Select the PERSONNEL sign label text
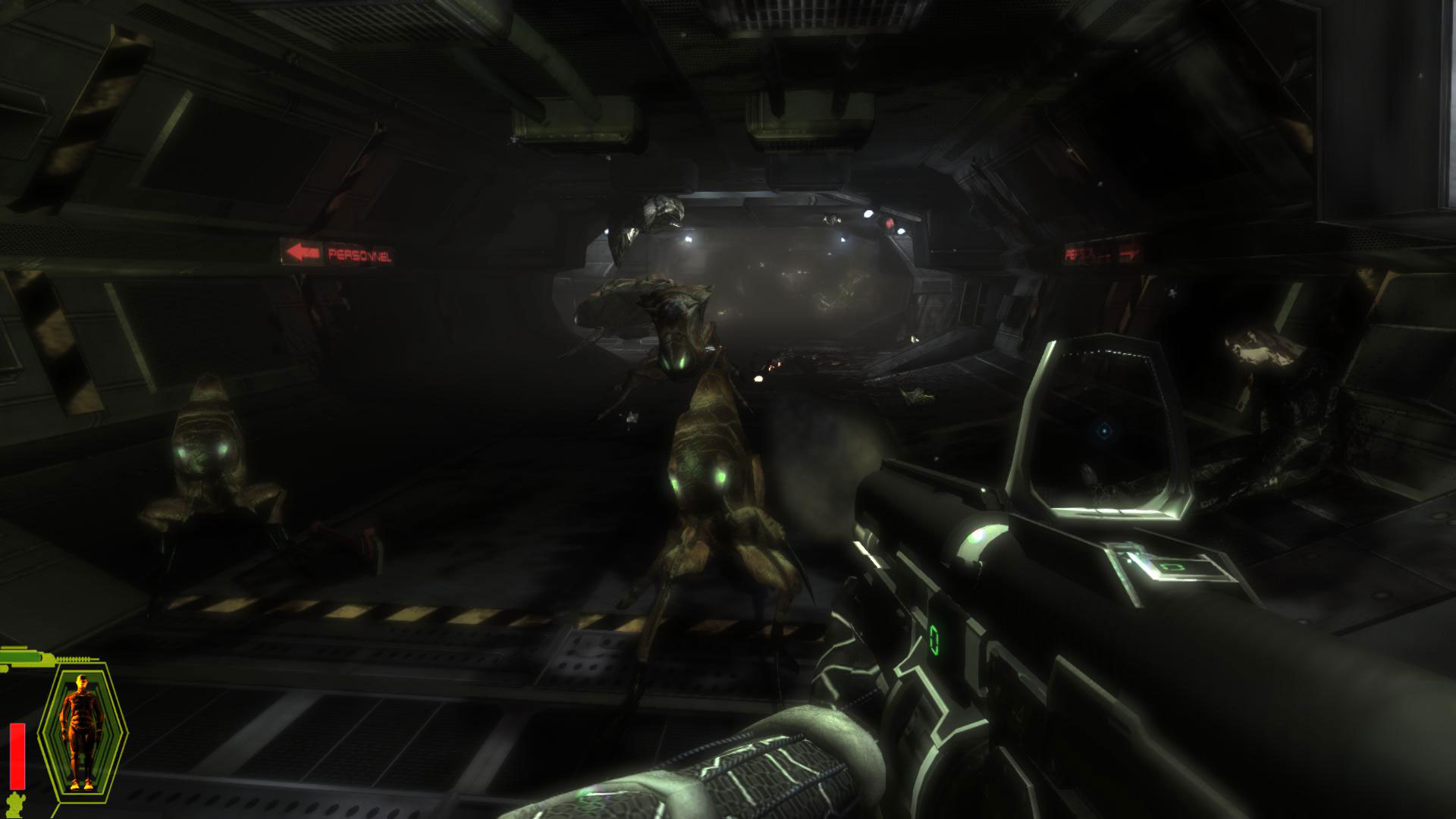This screenshot has width=1456, height=819. click(x=362, y=253)
